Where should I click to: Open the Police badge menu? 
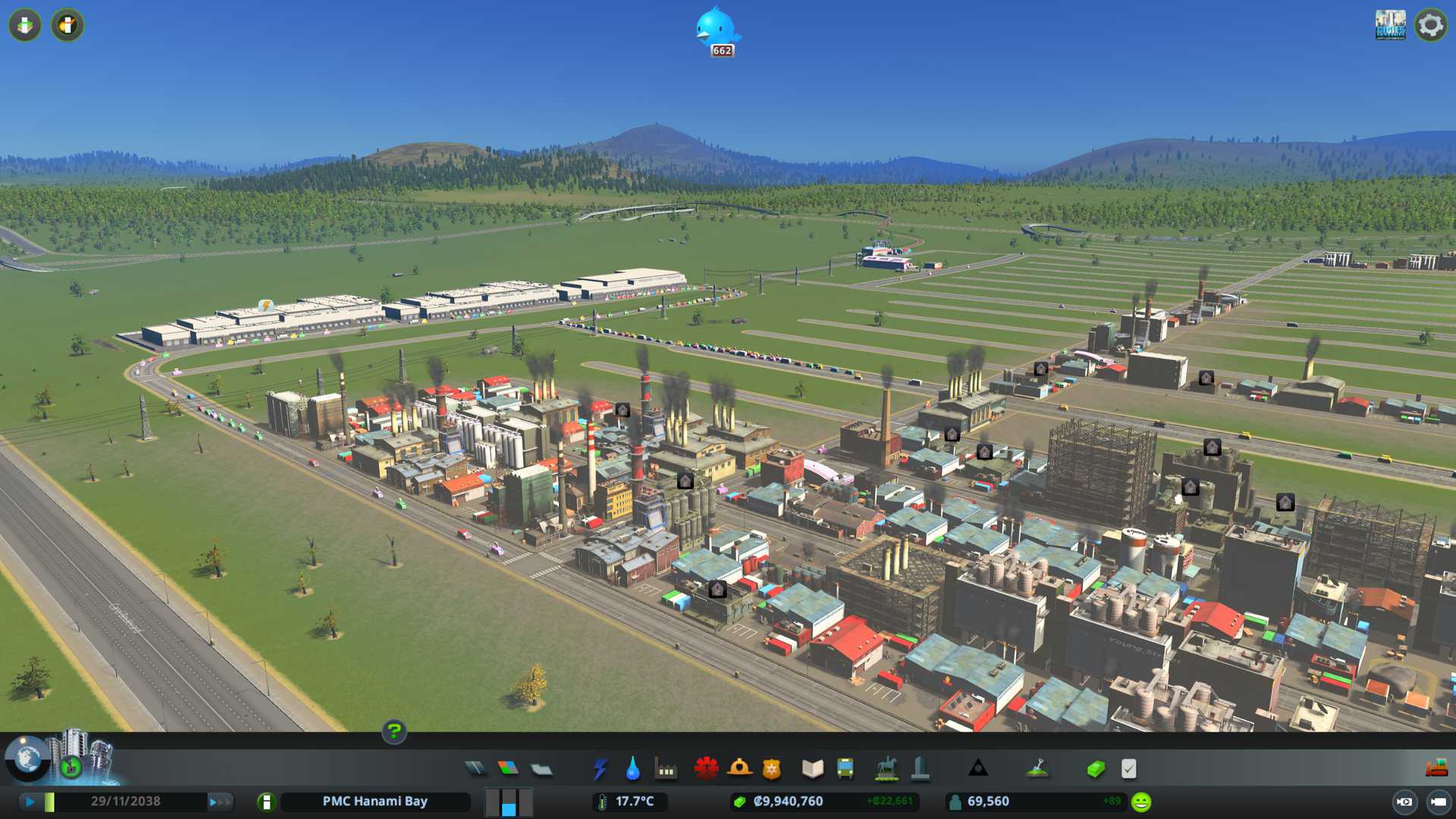coord(771,769)
